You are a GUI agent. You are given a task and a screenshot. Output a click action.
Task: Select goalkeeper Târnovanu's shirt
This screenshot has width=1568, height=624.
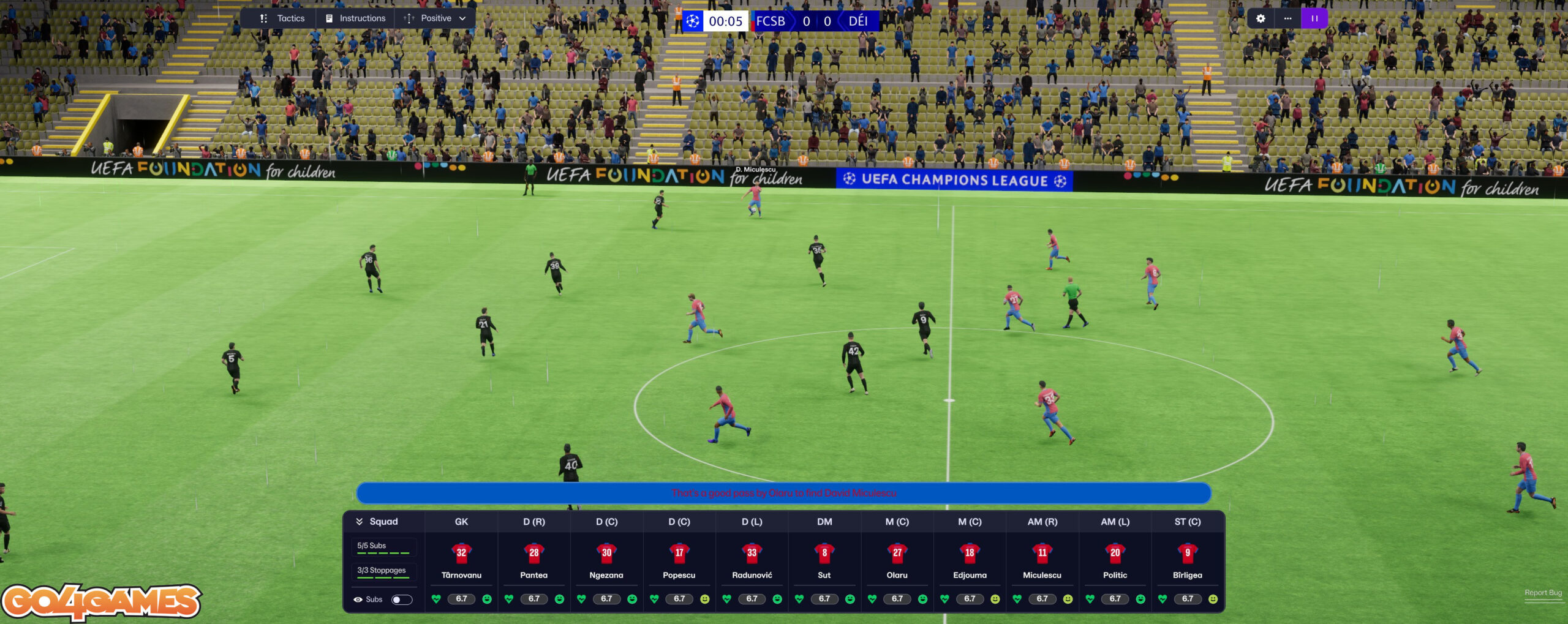[461, 553]
